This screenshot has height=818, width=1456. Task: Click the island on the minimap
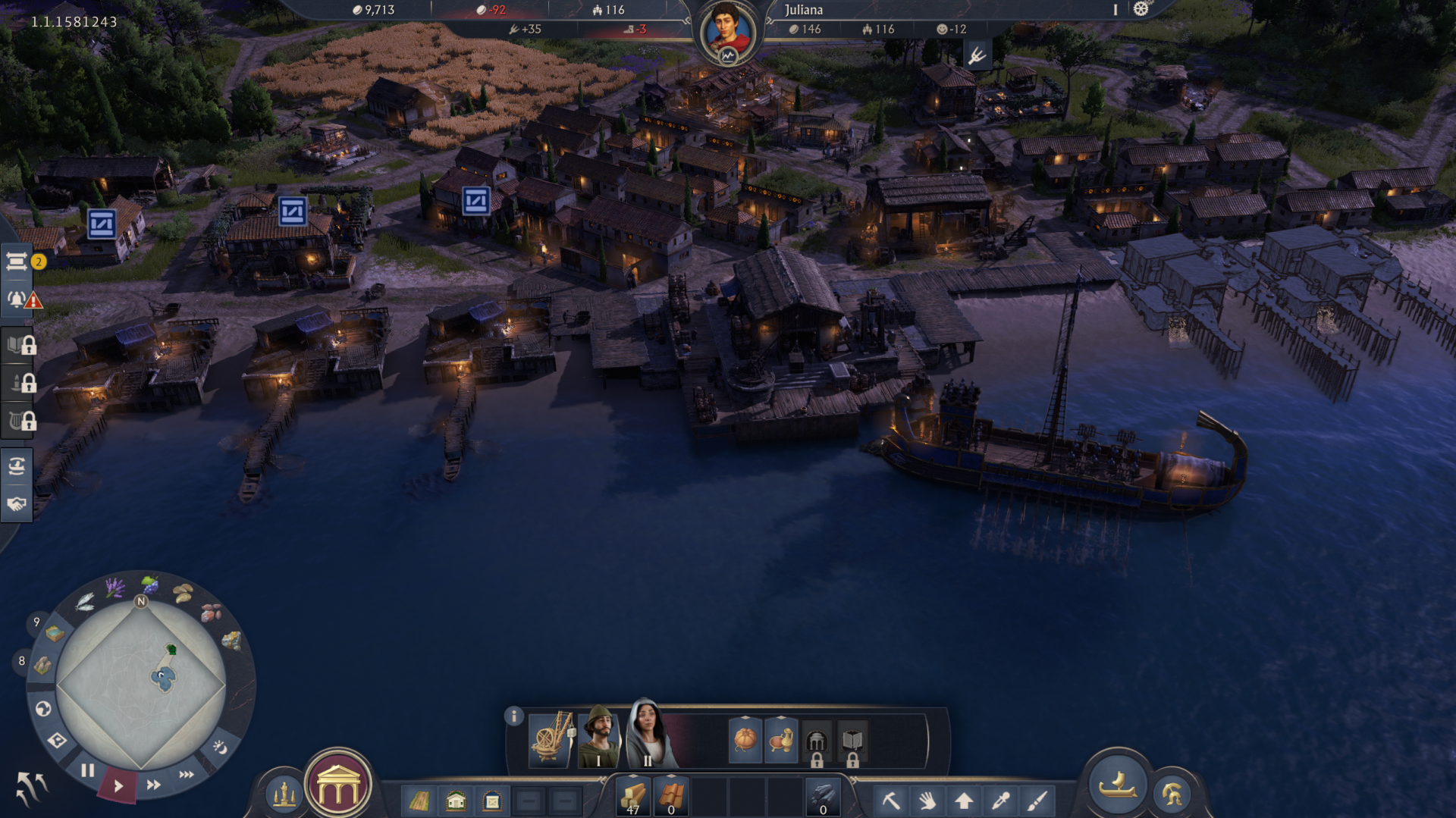tap(162, 677)
